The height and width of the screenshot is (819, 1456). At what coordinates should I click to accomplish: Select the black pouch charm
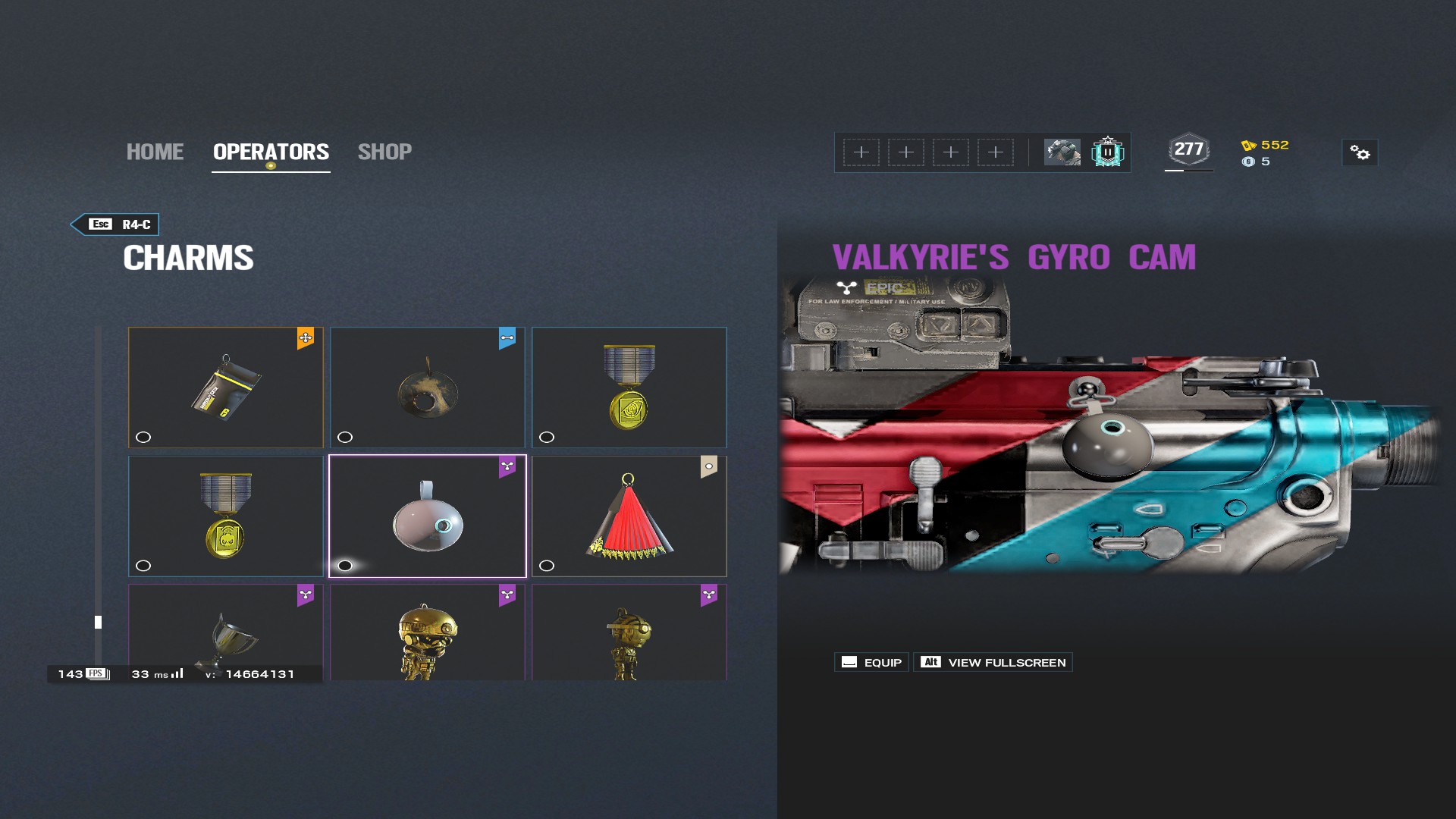pos(226,387)
